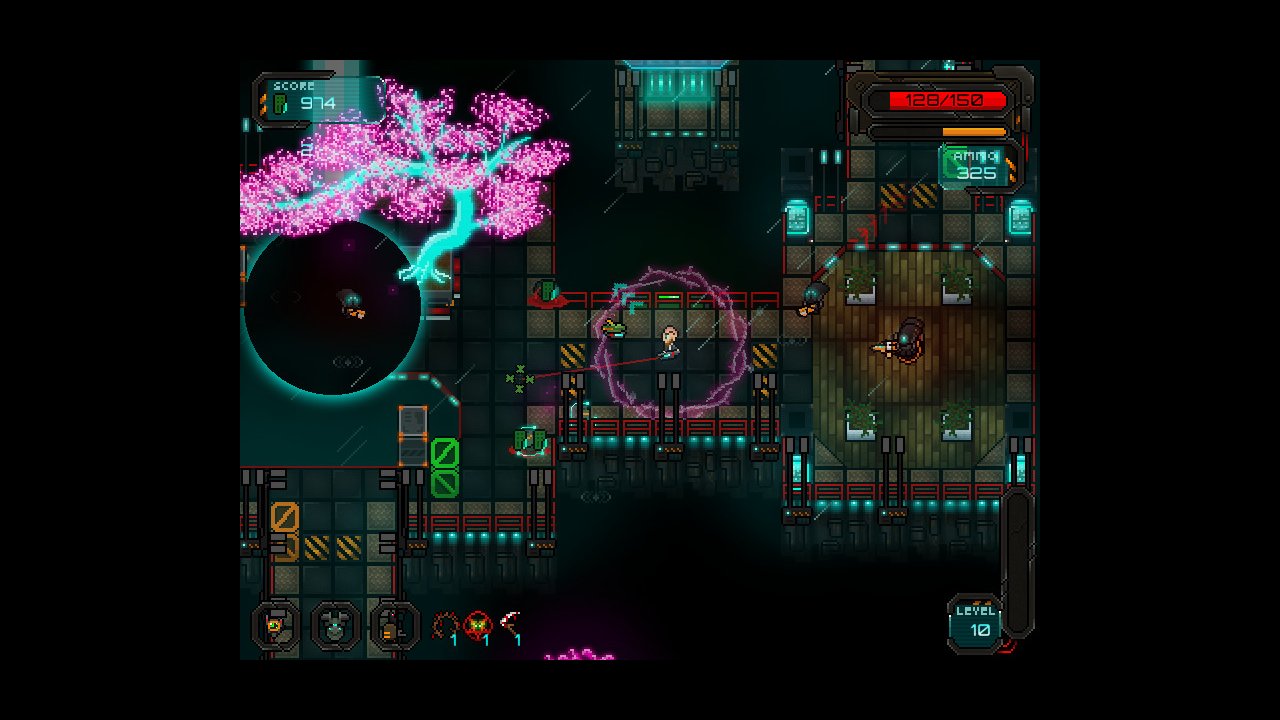Select the orange-green gadget octagon slot
Viewport: 1280px width, 720px height.
pyautogui.click(x=275, y=627)
